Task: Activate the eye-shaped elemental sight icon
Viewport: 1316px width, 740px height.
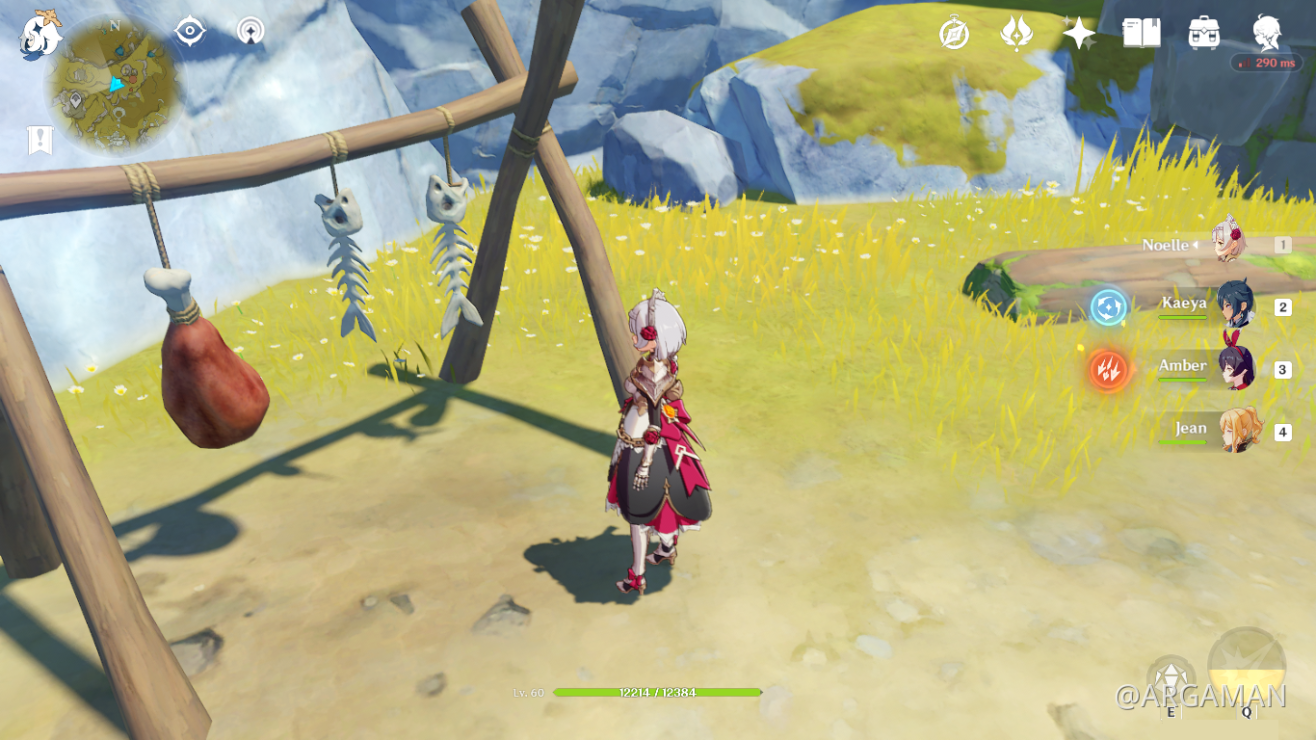Action: coord(190,31)
